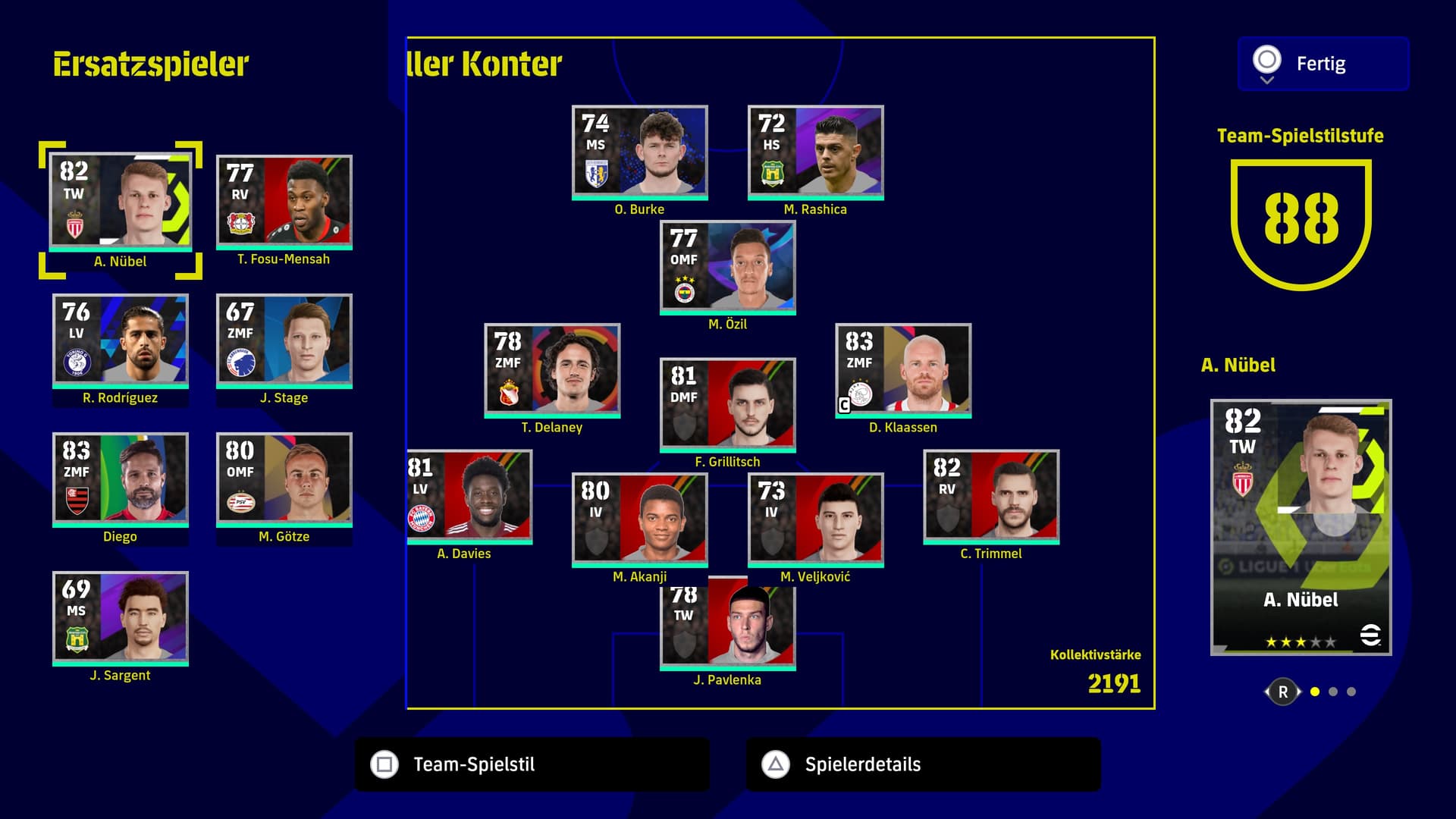Viewport: 1456px width, 819px height.
Task: Open the Team-Spielstil option
Action: point(532,764)
